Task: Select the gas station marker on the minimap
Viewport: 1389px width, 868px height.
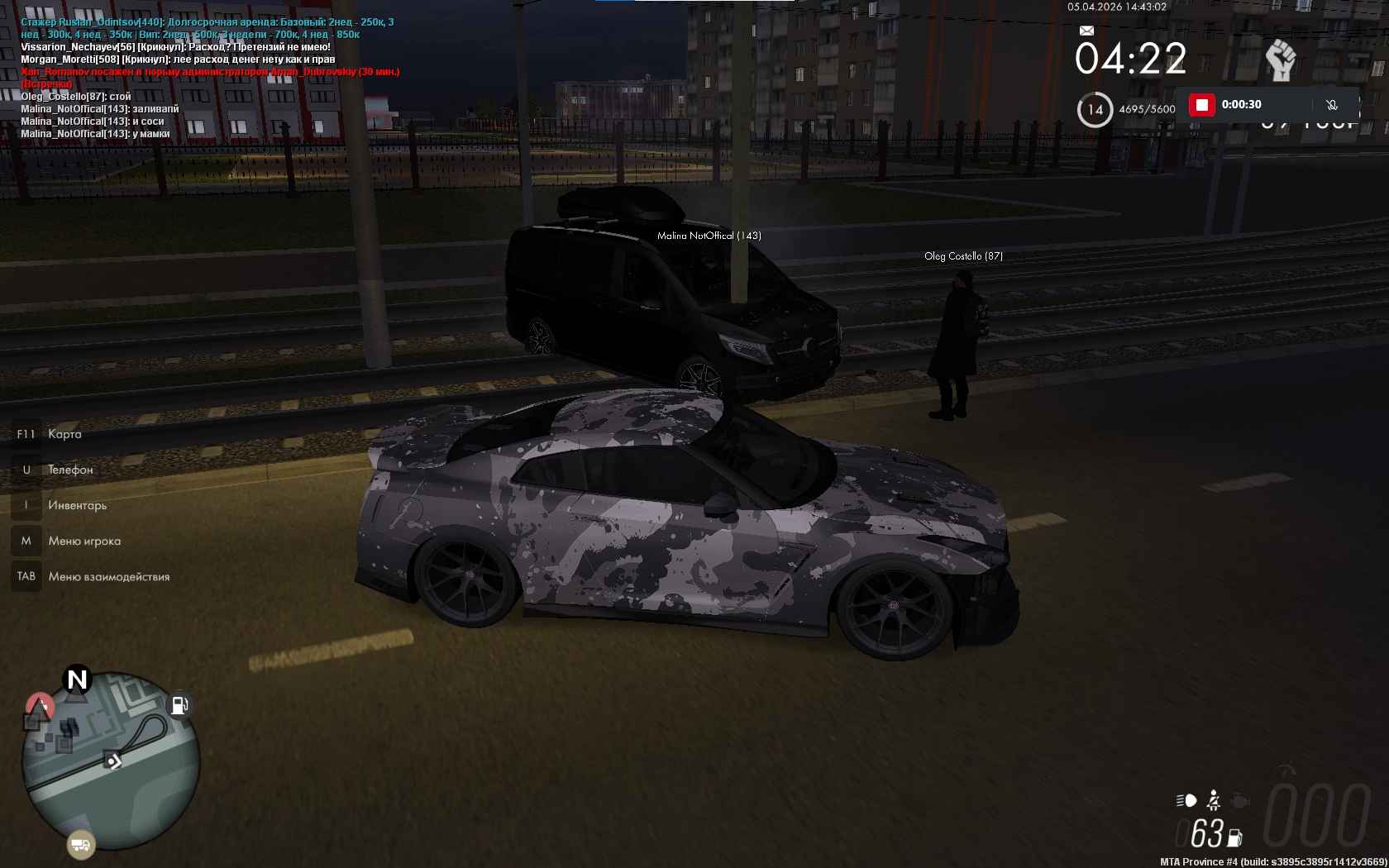Action: click(x=179, y=705)
